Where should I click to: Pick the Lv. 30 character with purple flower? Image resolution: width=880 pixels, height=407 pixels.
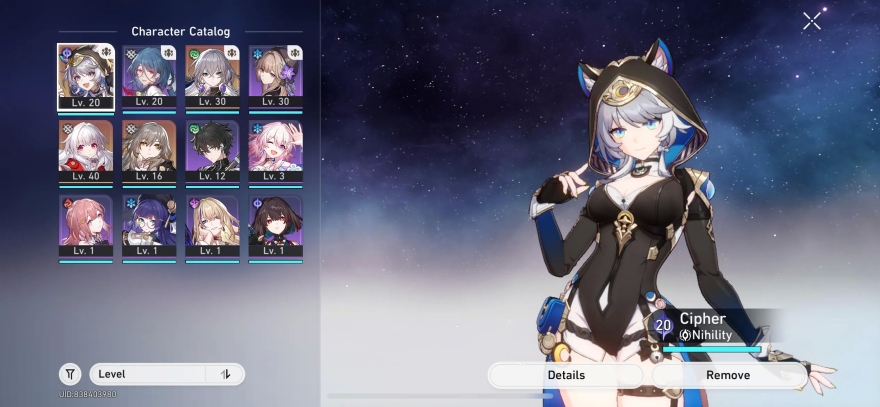click(275, 76)
